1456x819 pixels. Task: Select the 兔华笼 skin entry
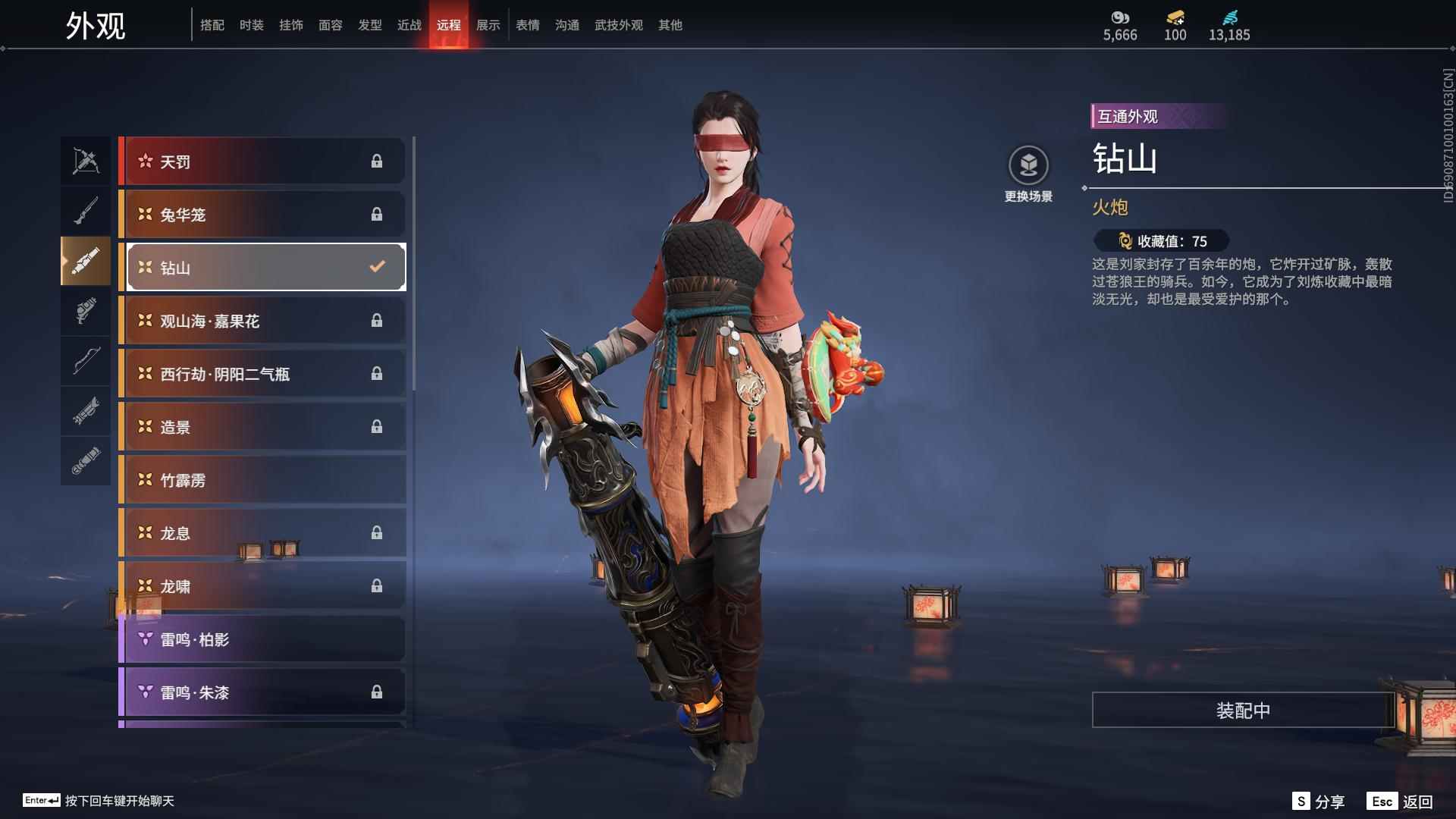coord(262,215)
